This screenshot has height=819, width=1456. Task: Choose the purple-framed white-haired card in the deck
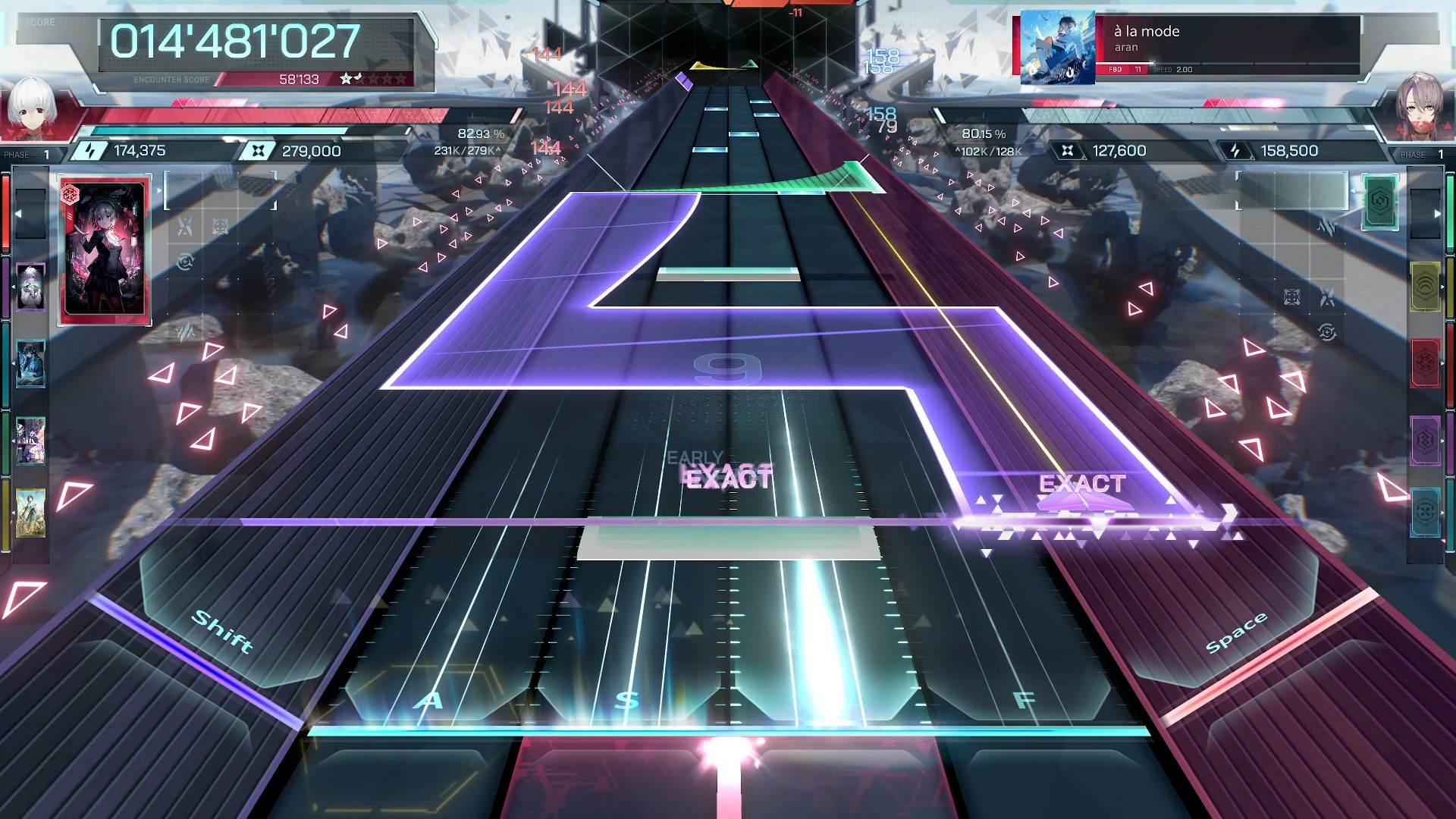[x=30, y=287]
